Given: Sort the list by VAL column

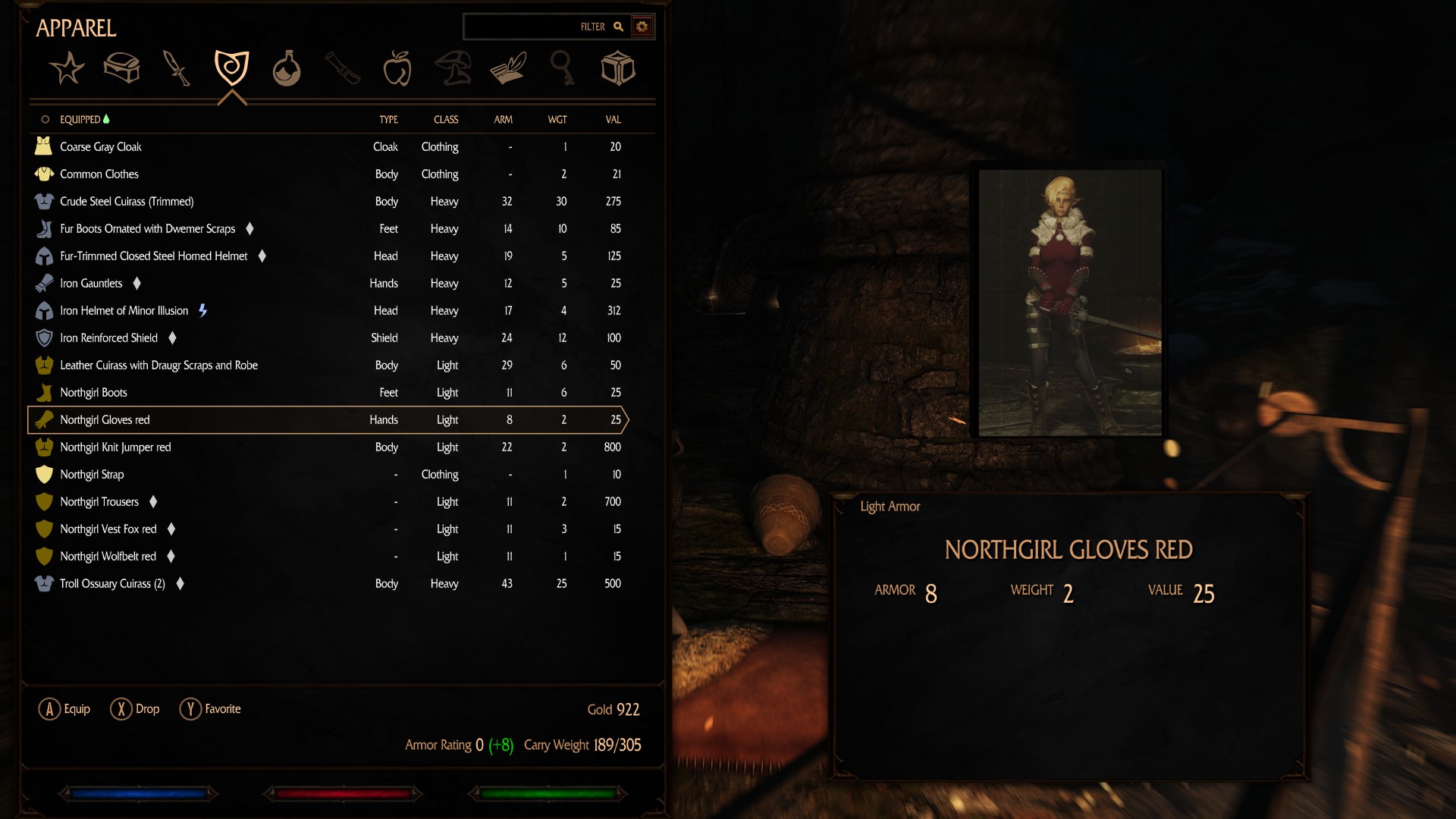Looking at the screenshot, I should 613,120.
